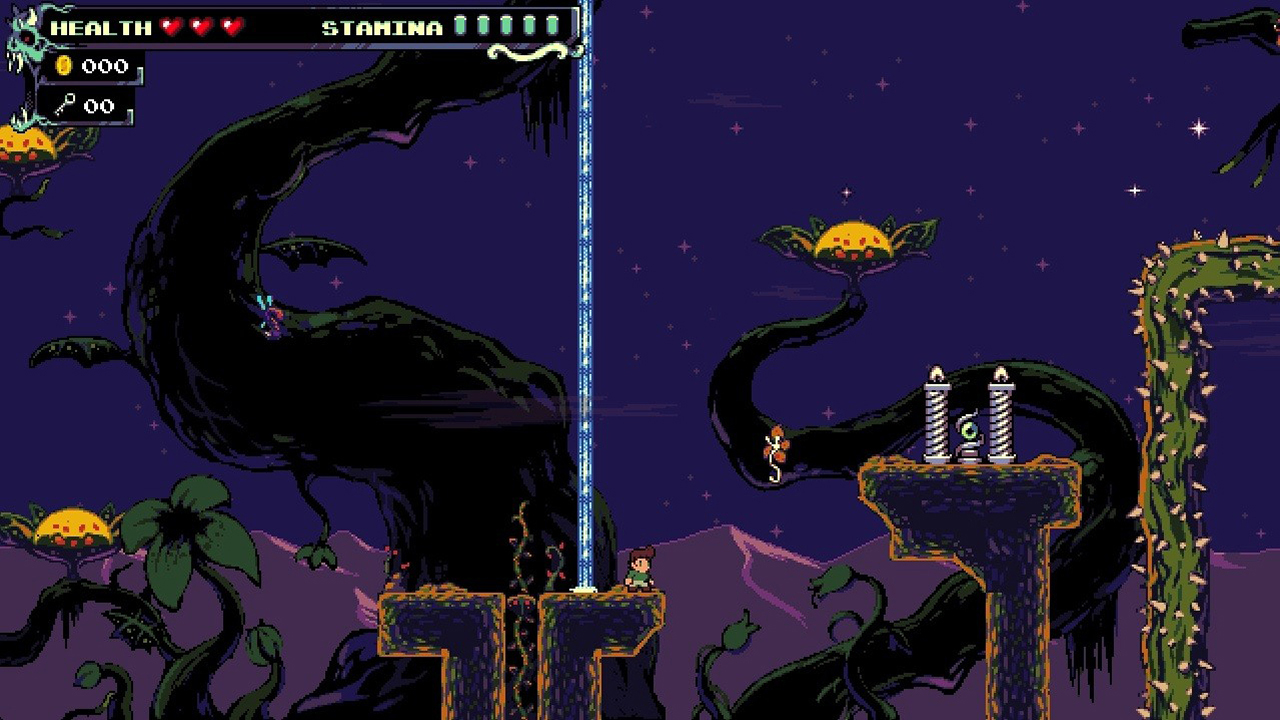Click the HEALTH label text

[100, 27]
